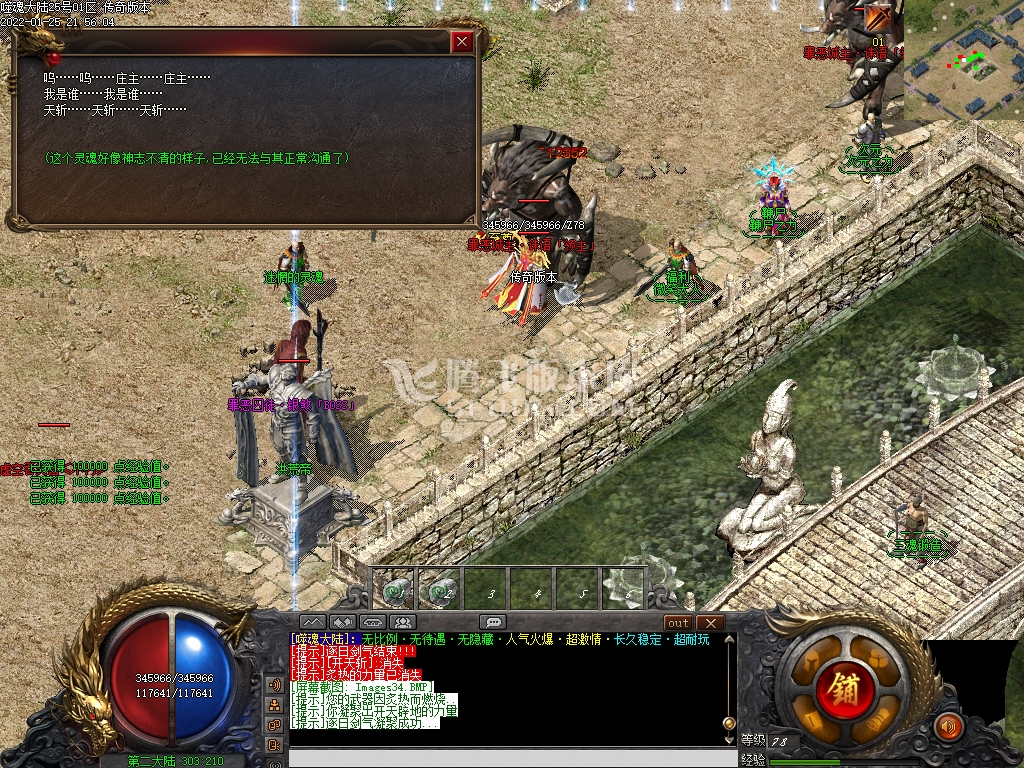Viewport: 1024px width, 768px height.
Task: Open the speech bubble chat button
Action: (492, 623)
